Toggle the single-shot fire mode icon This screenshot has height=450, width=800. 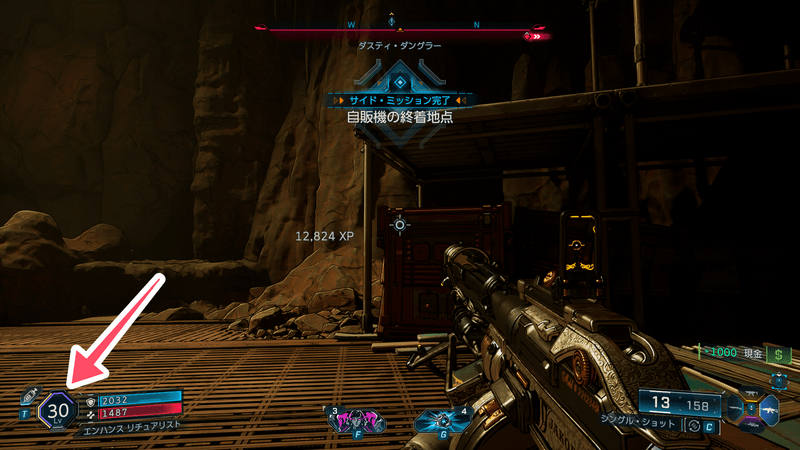tap(695, 426)
